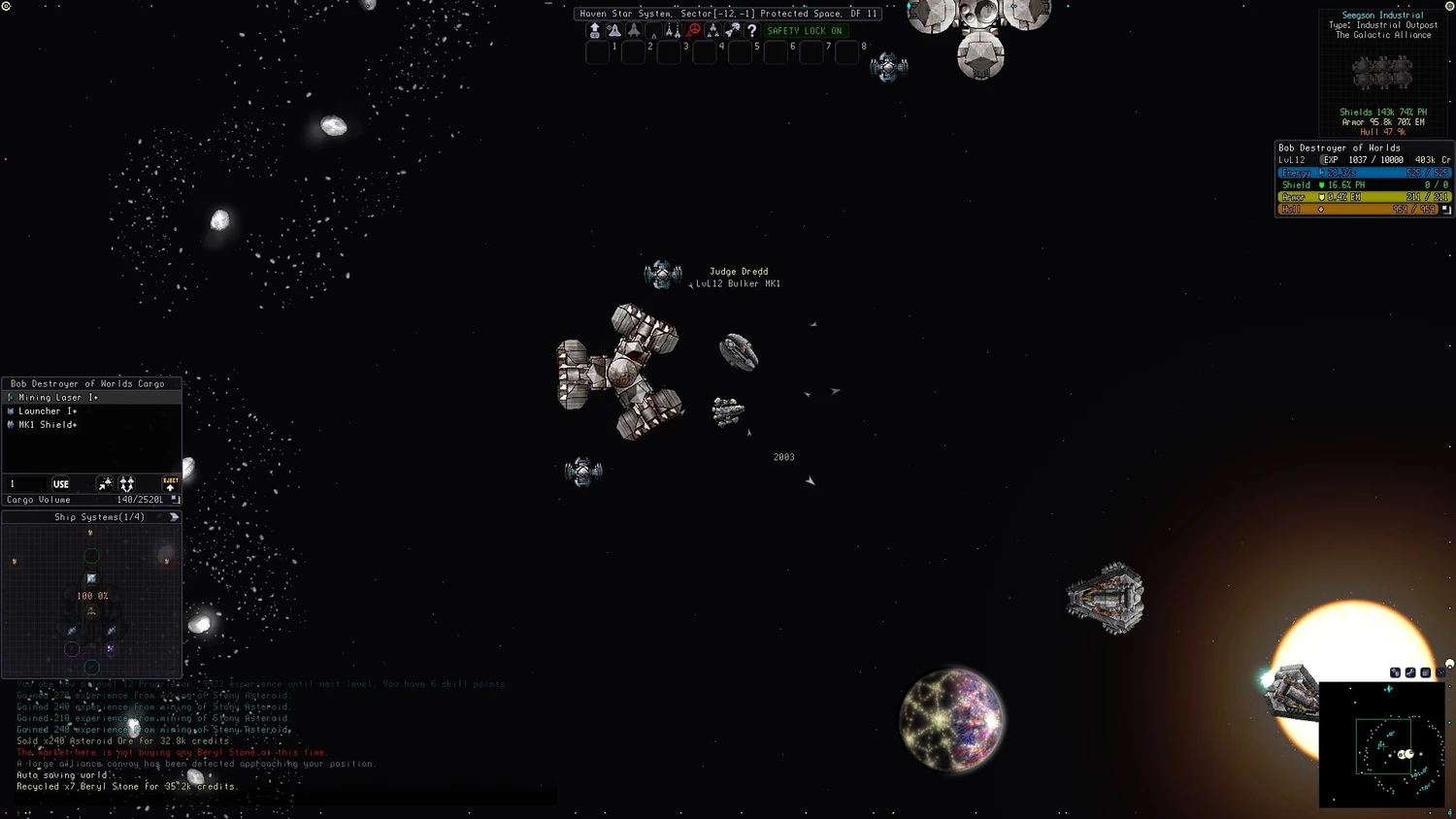This screenshot has height=819, width=1456.
Task: Click the red peace symbol toolbar icon
Action: [693, 31]
